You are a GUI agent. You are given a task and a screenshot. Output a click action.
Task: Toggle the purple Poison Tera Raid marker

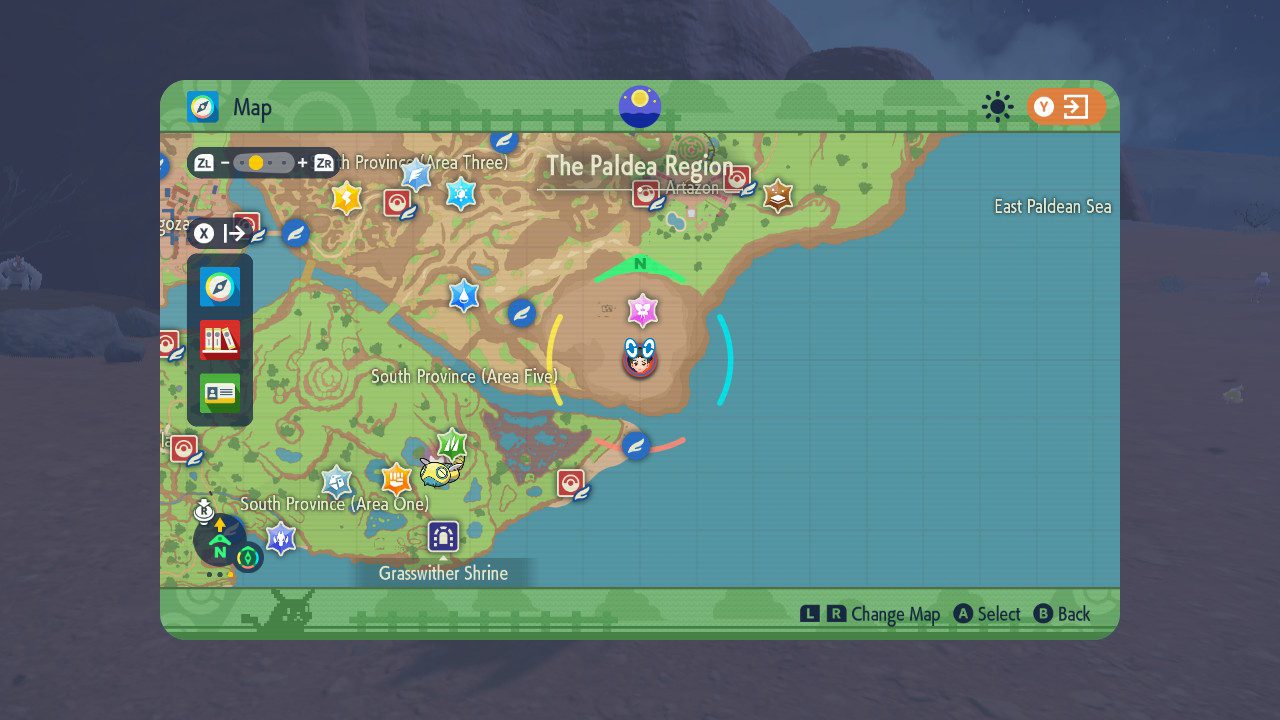coord(281,539)
